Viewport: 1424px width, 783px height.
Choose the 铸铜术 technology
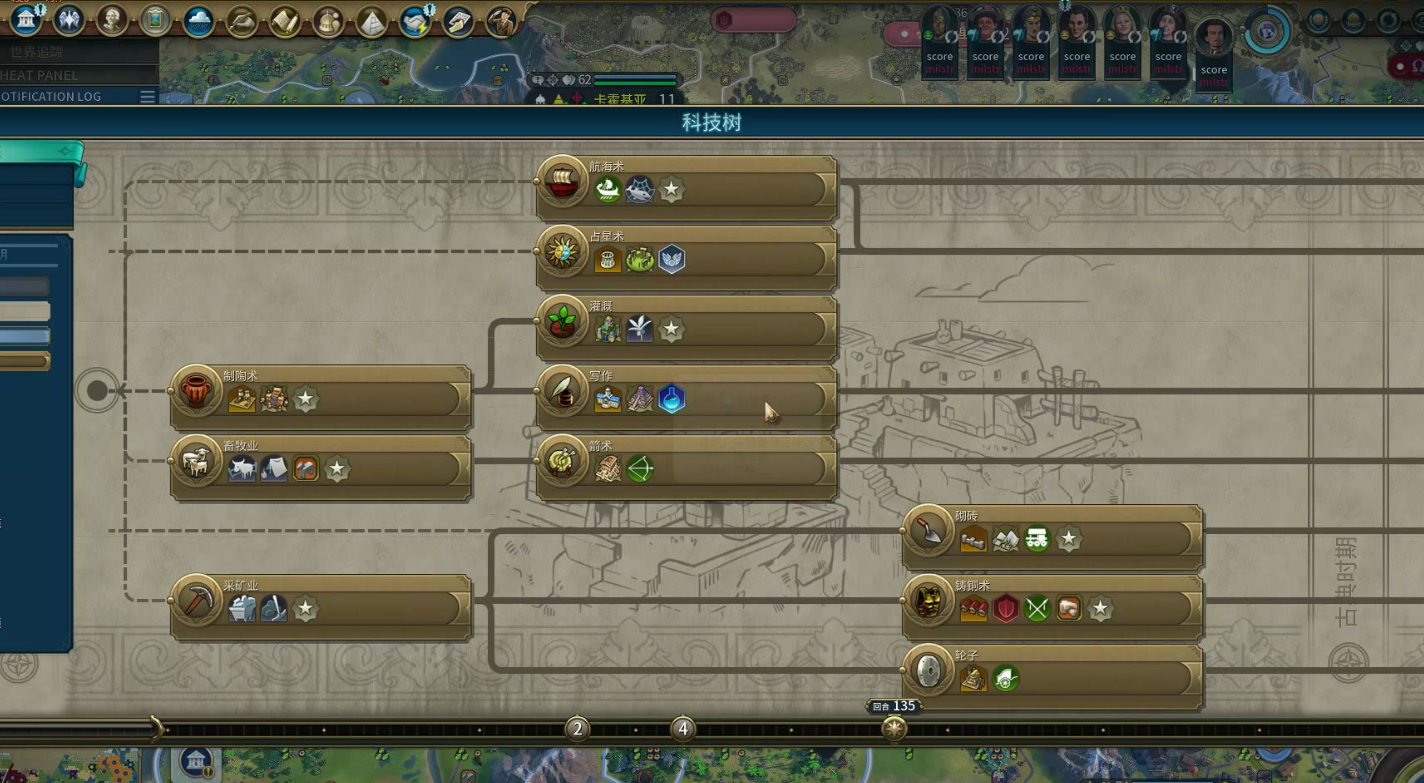tap(1052, 608)
